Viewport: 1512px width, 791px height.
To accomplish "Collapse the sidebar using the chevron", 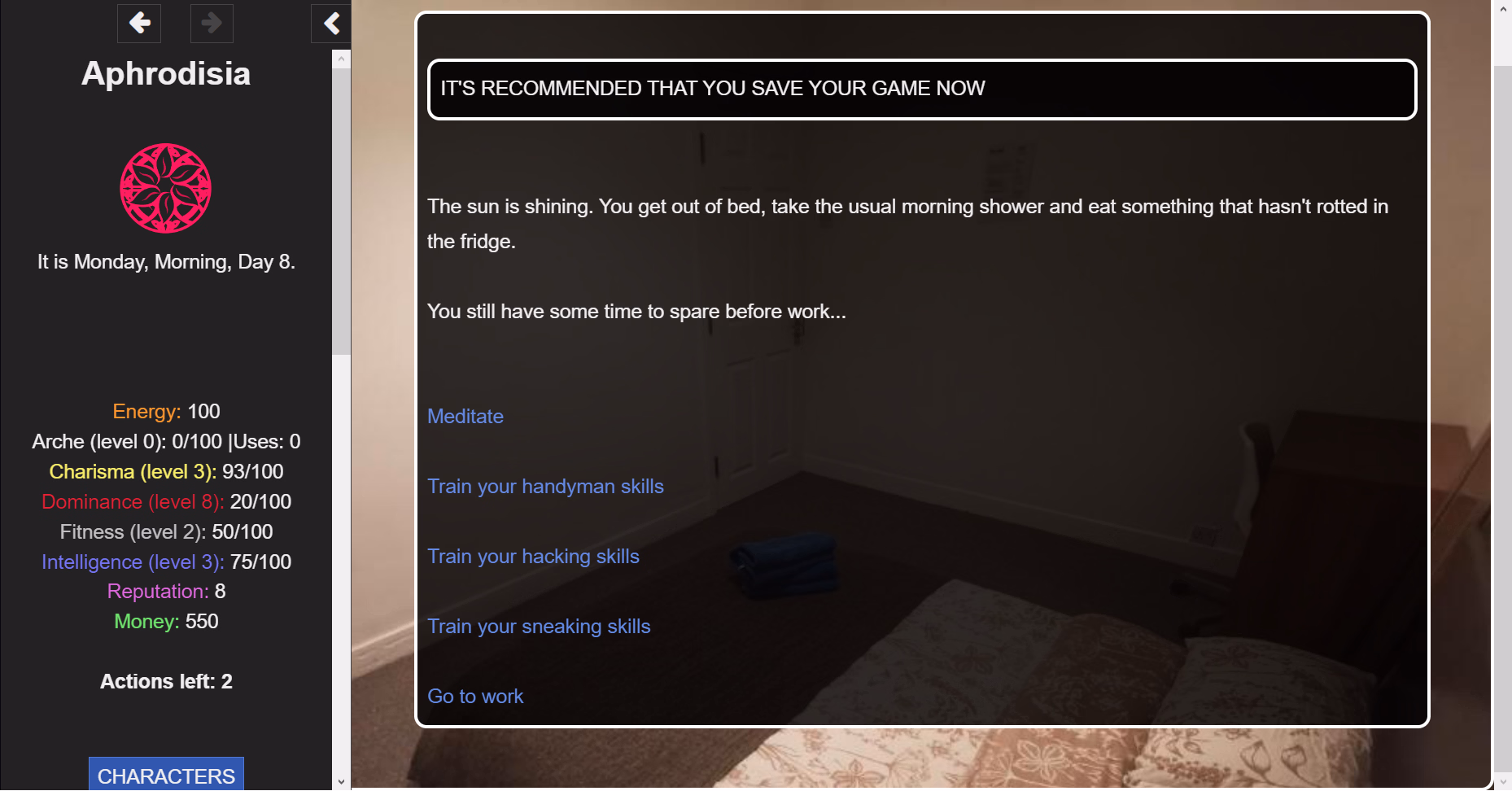I will pyautogui.click(x=330, y=24).
